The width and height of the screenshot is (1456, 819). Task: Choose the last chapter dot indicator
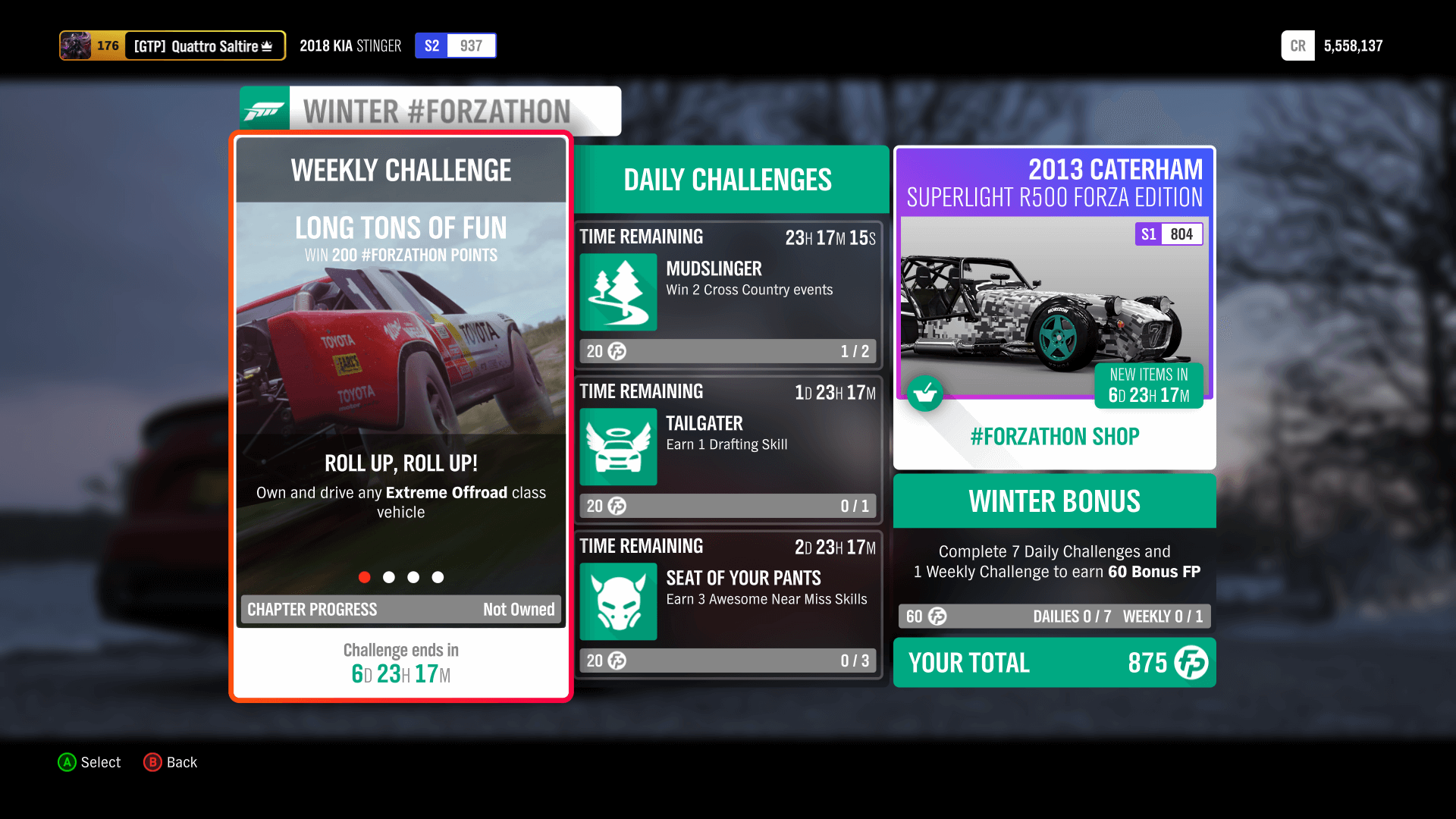pos(438,577)
